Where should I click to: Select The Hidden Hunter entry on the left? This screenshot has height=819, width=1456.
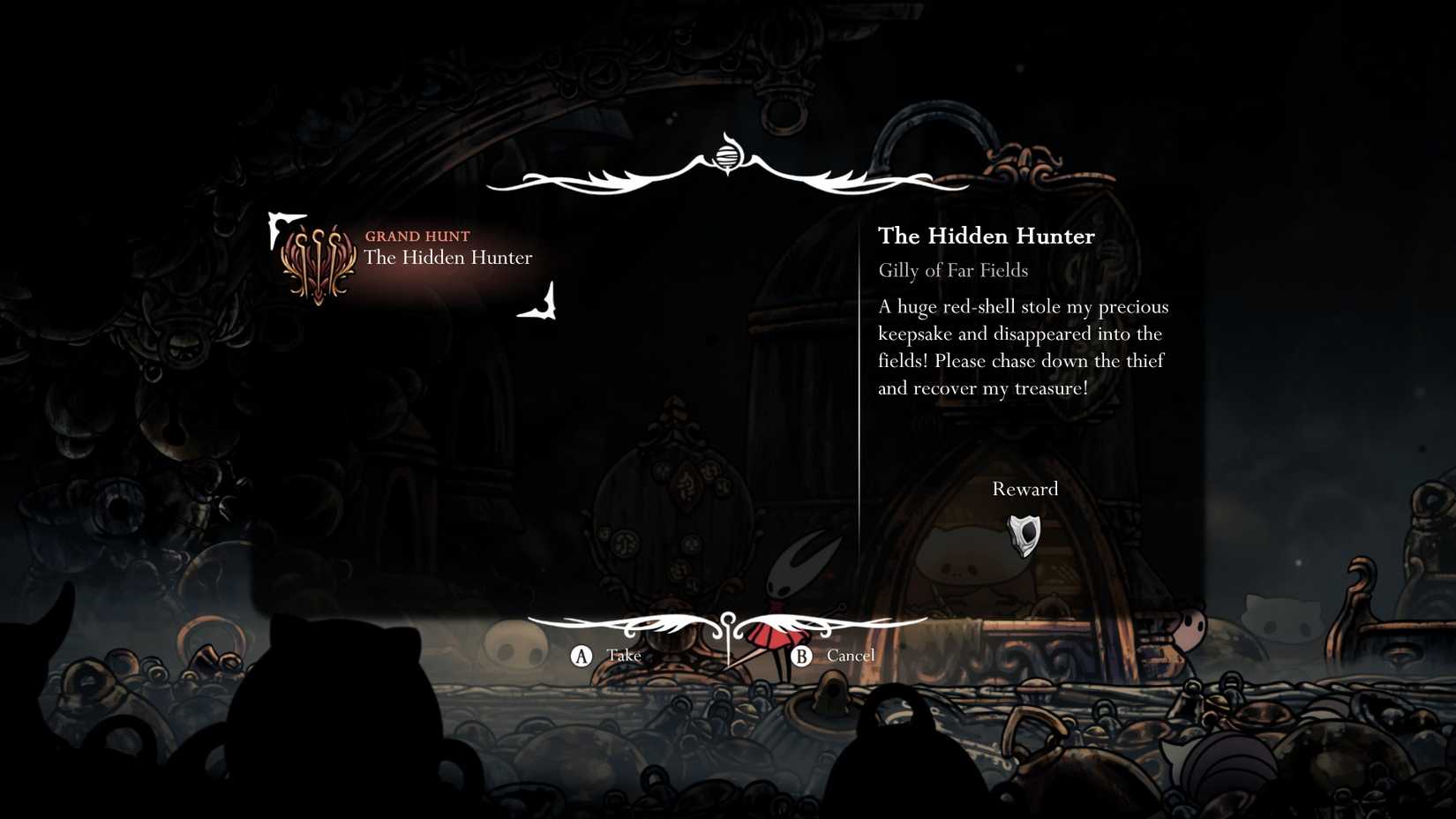(x=448, y=258)
